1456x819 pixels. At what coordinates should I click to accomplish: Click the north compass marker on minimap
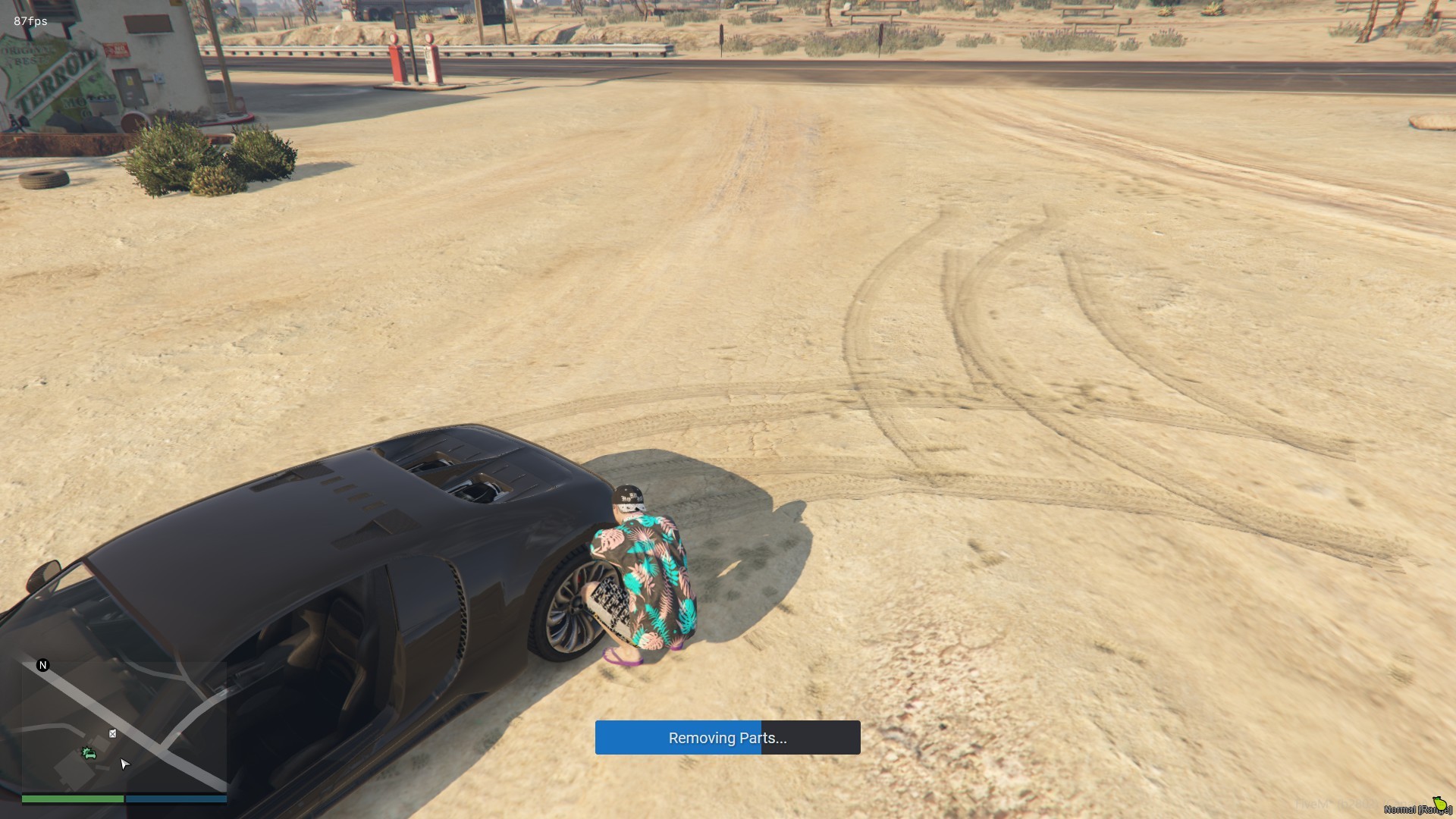42,665
